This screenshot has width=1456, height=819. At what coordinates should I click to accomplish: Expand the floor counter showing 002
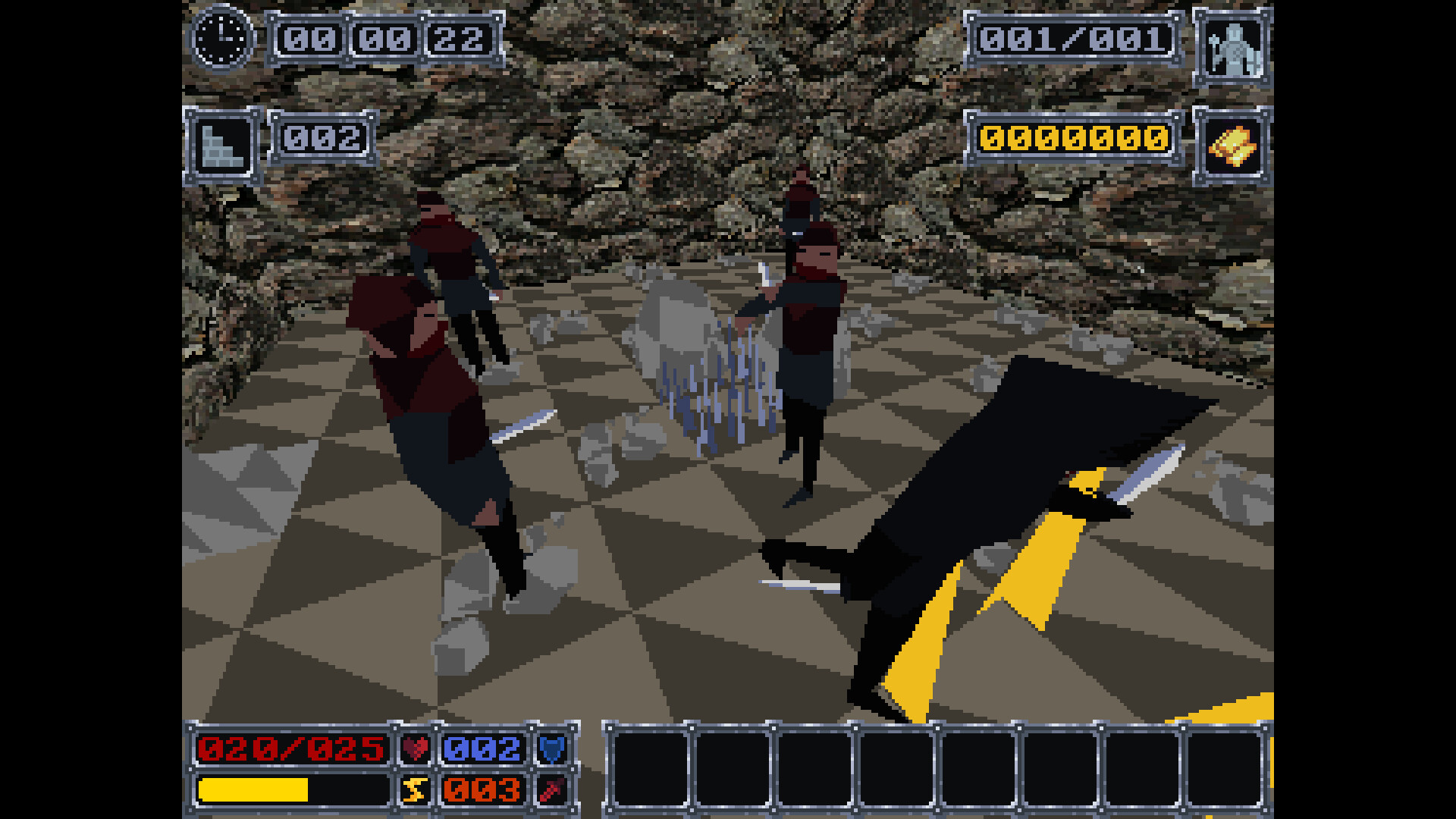[x=320, y=139]
